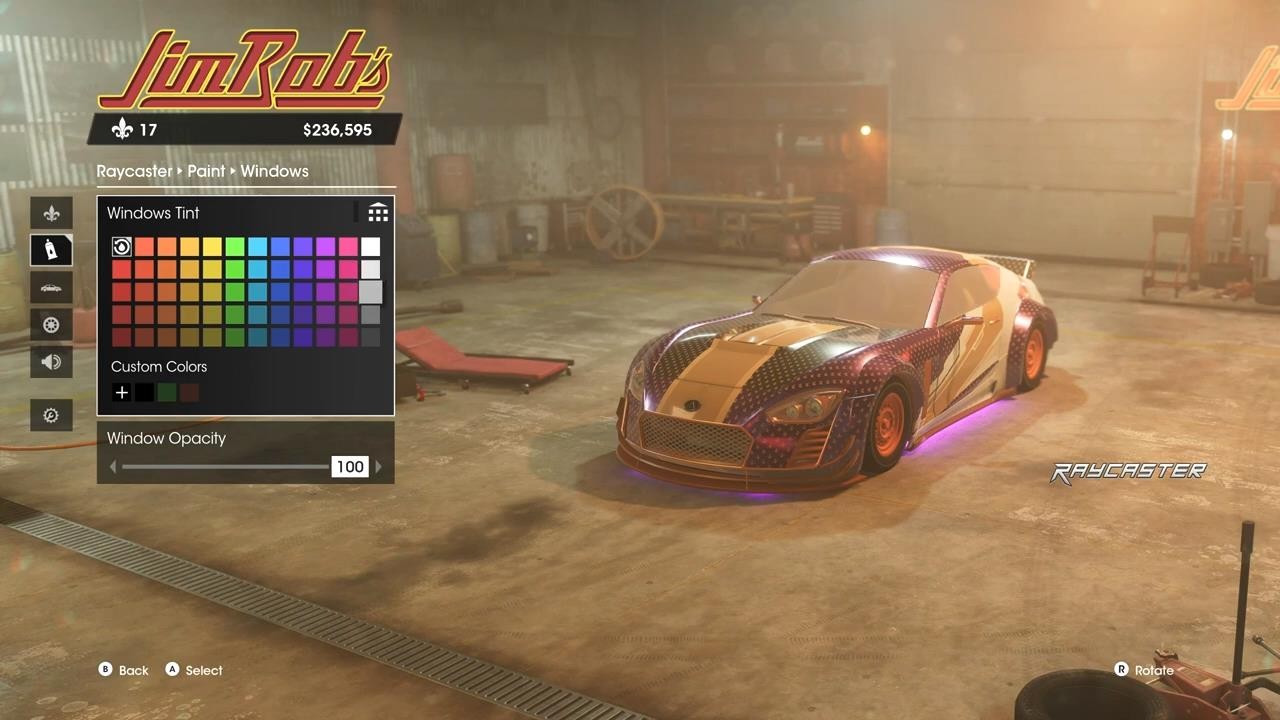
Task: Increase Window Opacity with the right arrow
Action: (x=378, y=467)
